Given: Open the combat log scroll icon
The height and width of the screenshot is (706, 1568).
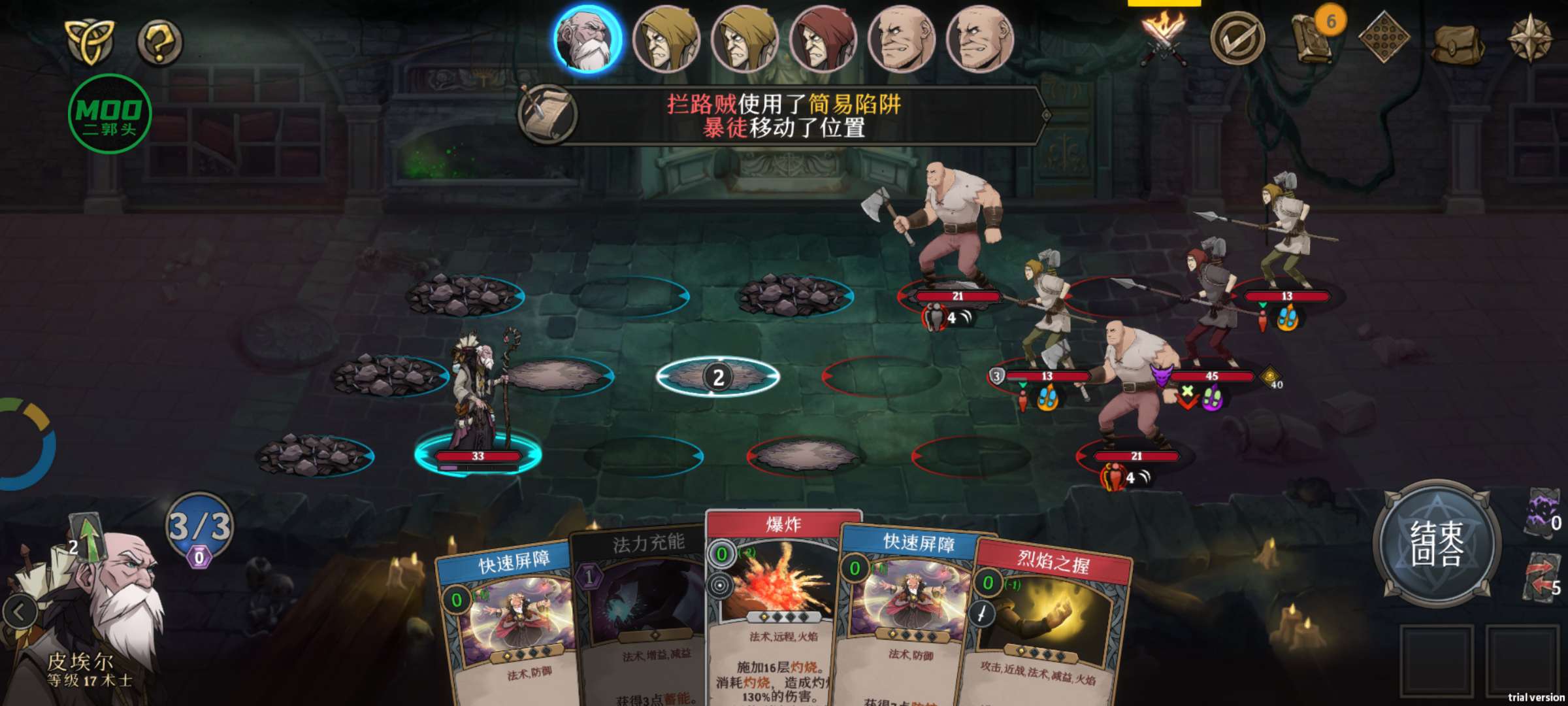Looking at the screenshot, I should 547,114.
